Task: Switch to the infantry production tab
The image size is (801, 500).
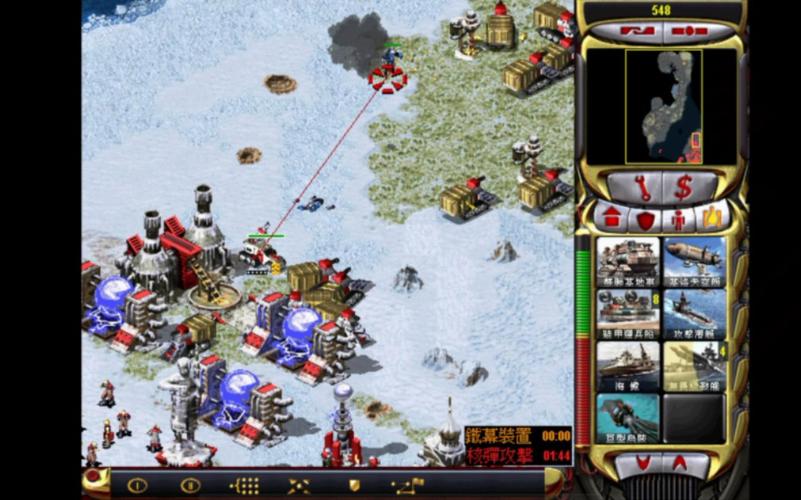Action: coord(678,217)
